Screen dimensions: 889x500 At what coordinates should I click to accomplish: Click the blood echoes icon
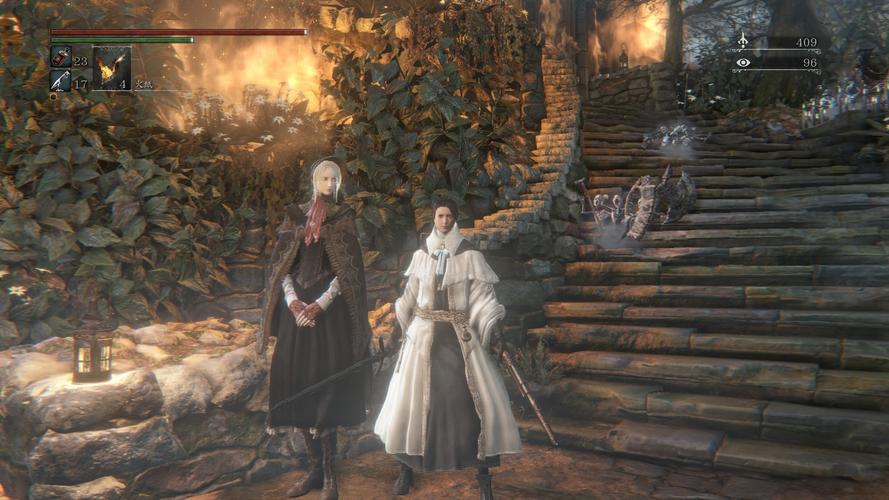tap(743, 42)
